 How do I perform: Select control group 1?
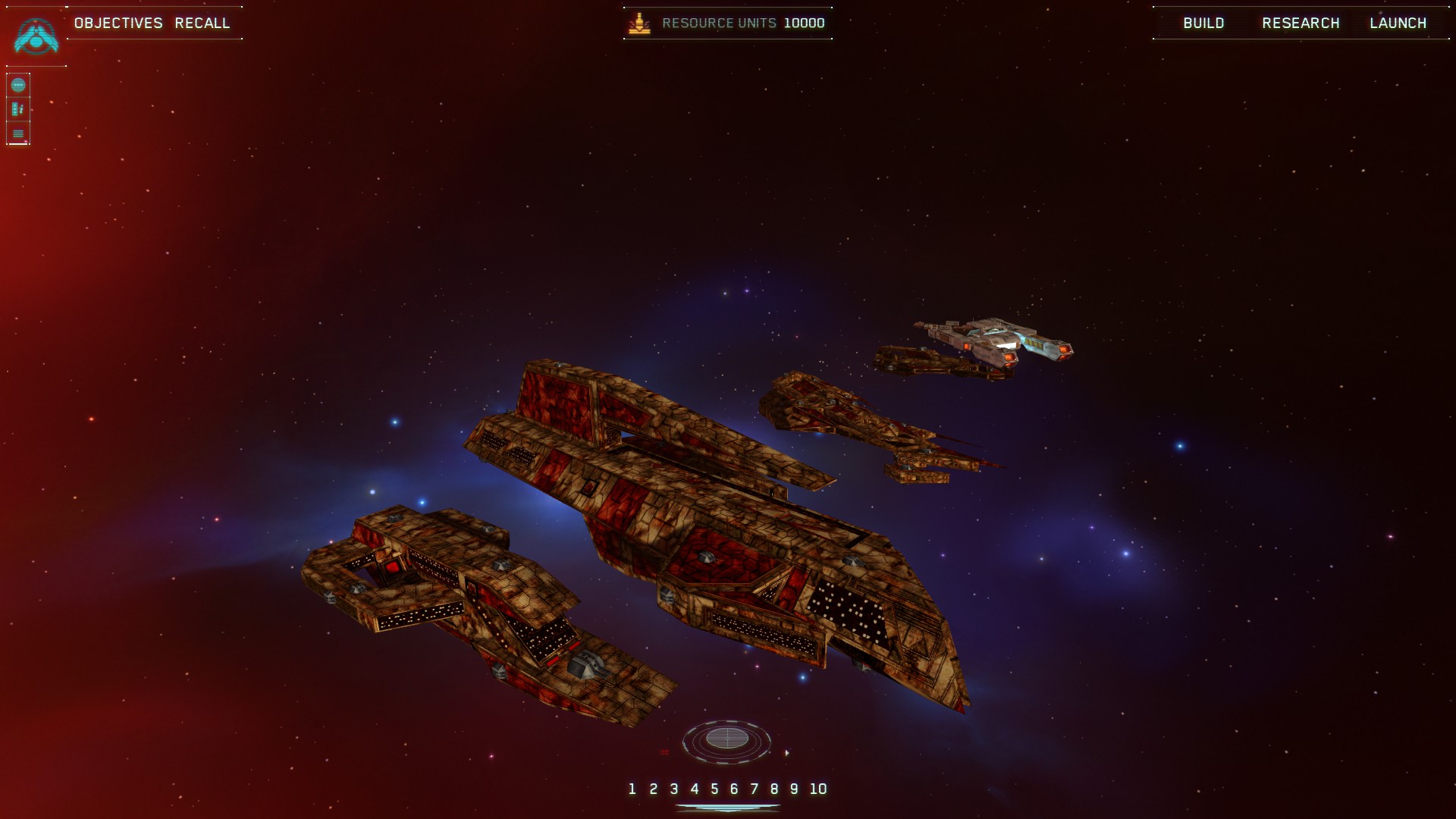point(632,789)
